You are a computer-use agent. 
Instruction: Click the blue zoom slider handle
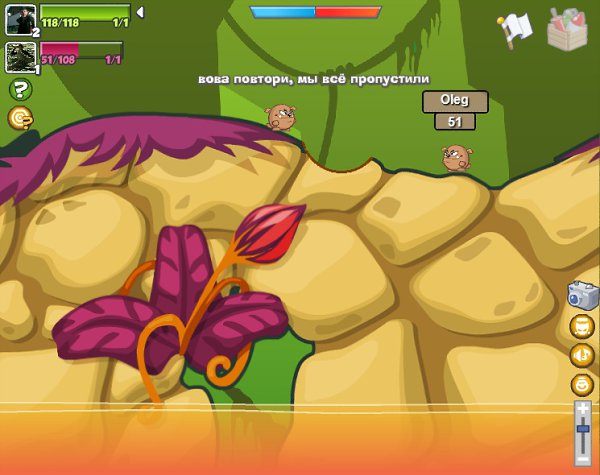(583, 429)
